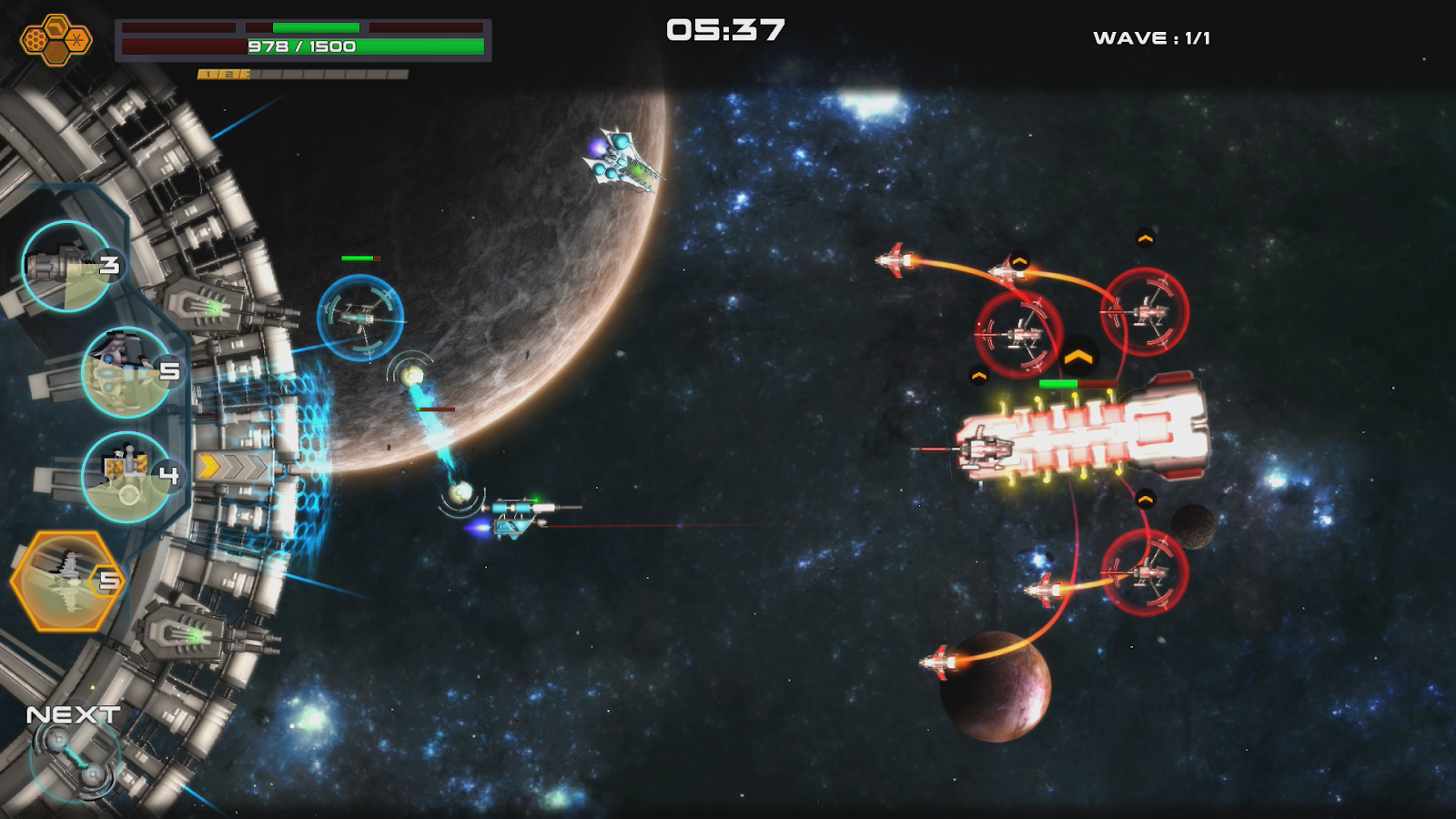Click the honeycomb hexagon emblem top-left
This screenshot has width=1456, height=819.
[35, 38]
